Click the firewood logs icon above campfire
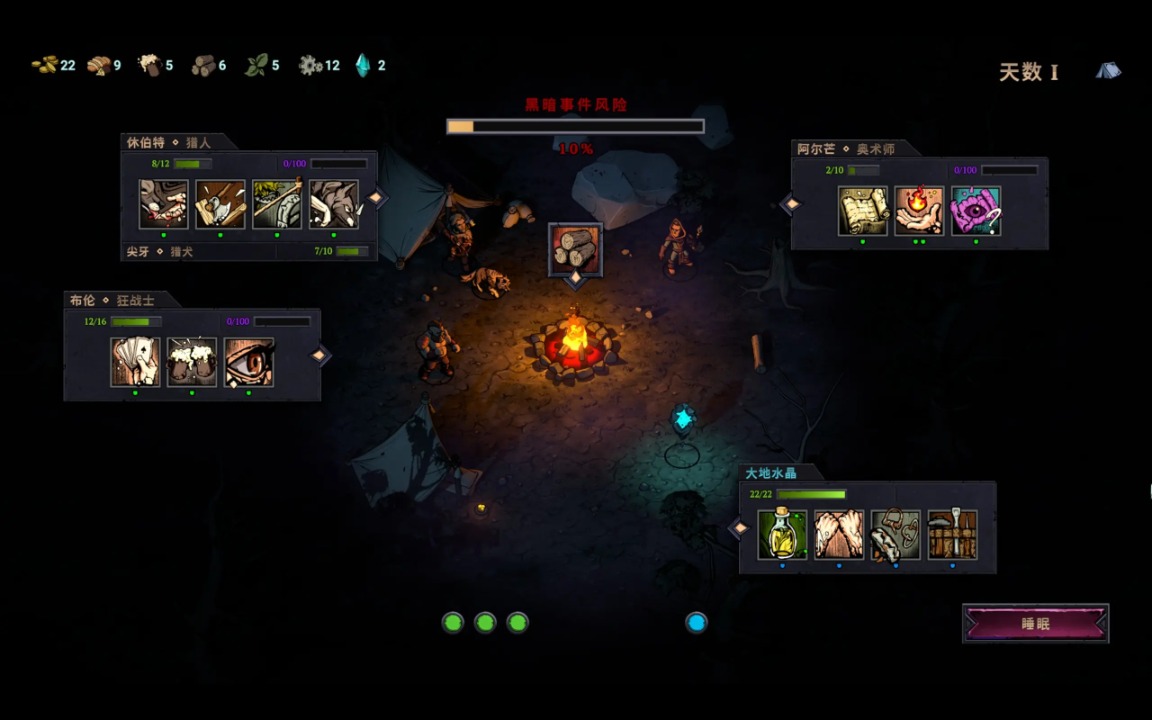1152x720 pixels. pos(575,249)
